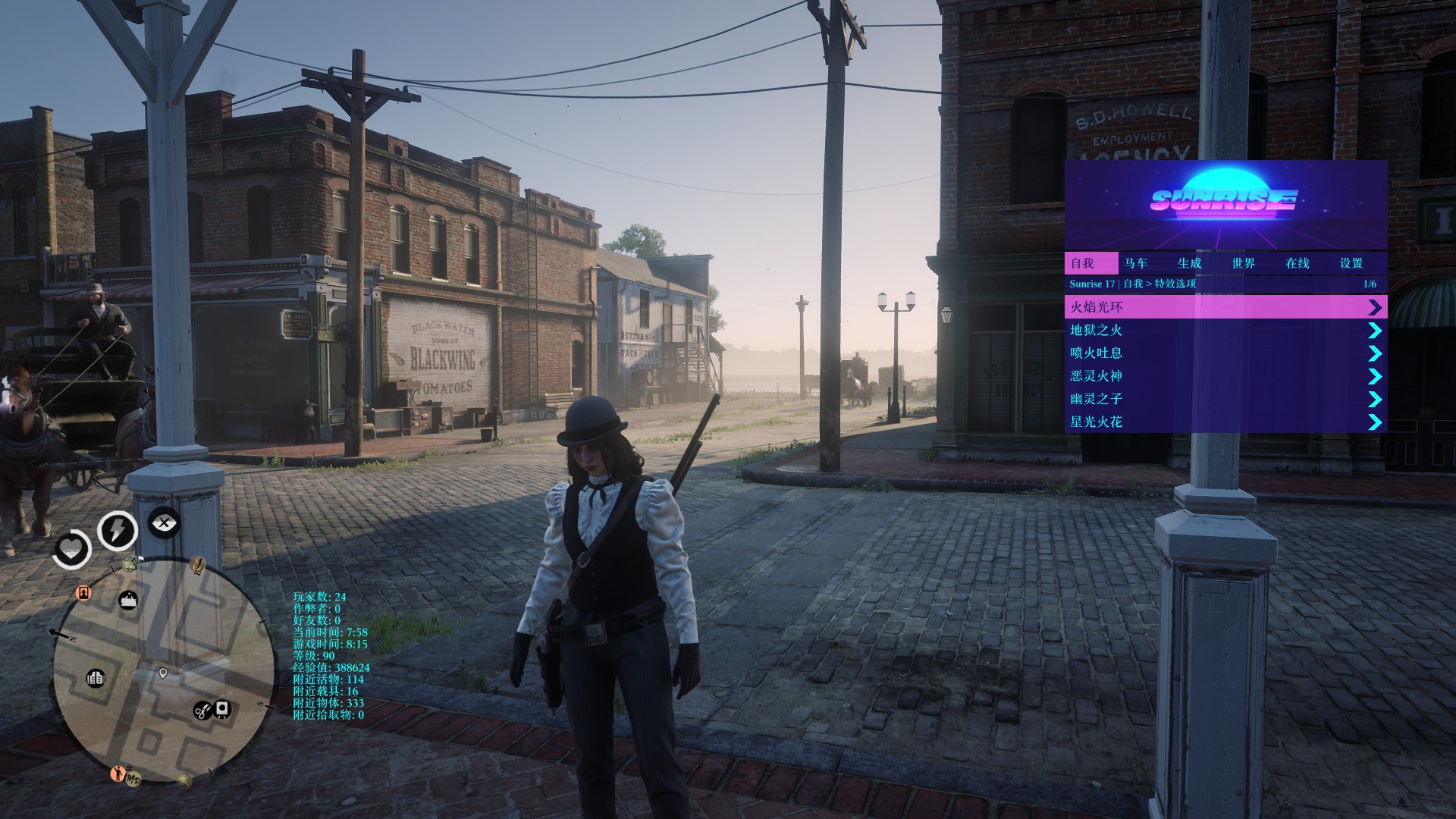The height and width of the screenshot is (819, 1456).
Task: Open the 在线 tab
Action: pos(1298,263)
